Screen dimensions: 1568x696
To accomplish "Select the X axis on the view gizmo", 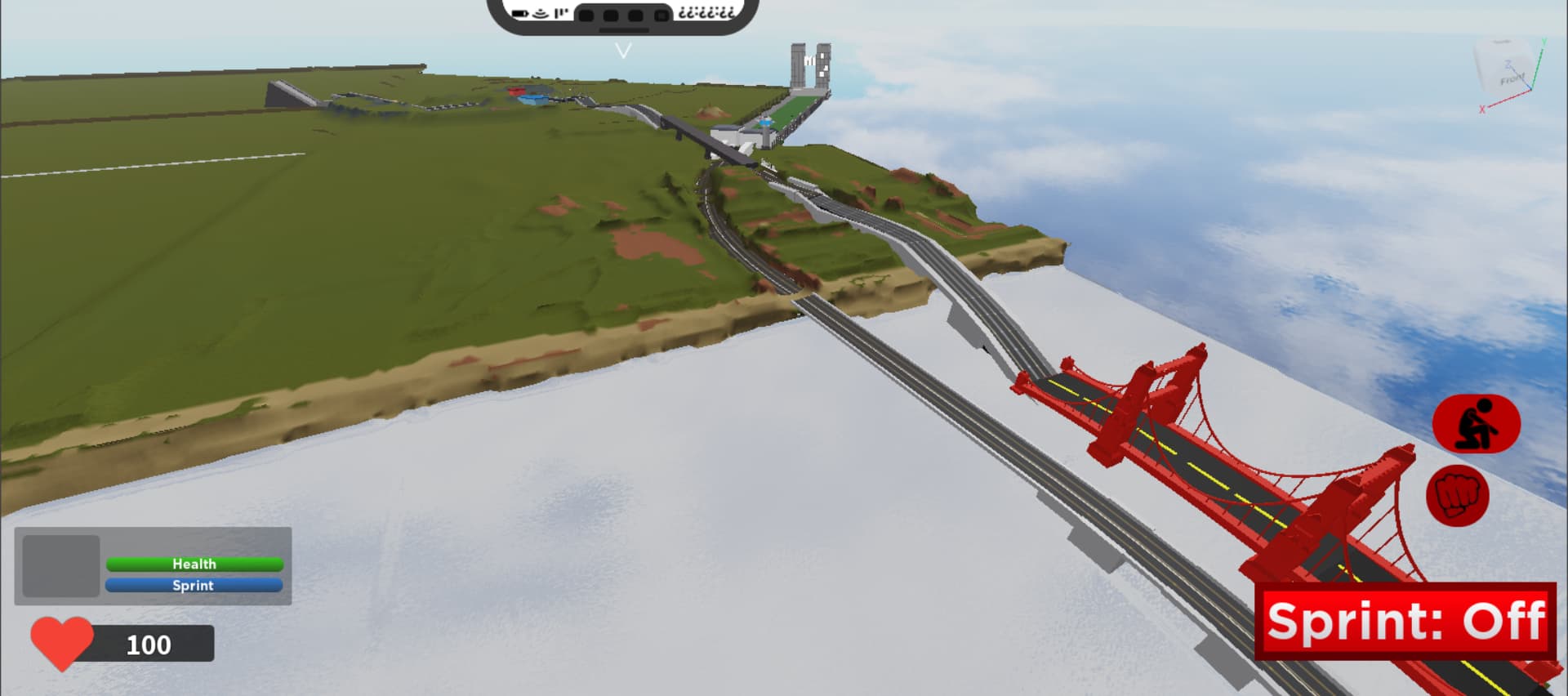I will (1482, 108).
